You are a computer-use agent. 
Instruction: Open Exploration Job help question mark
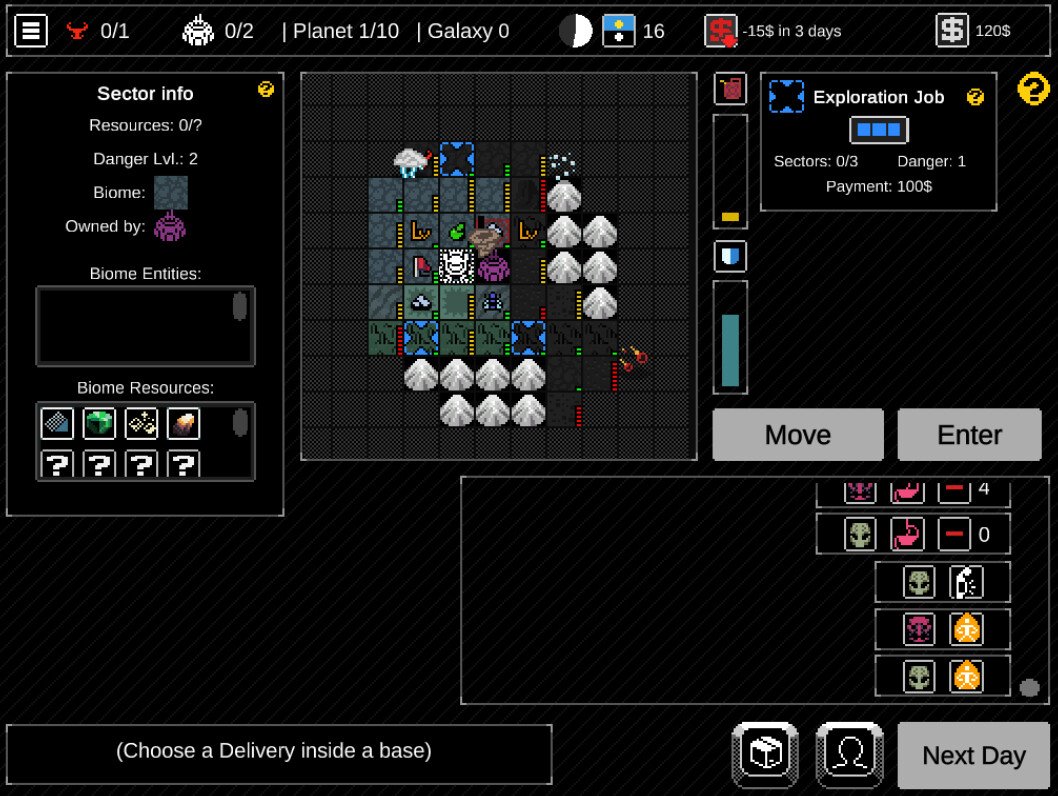(x=975, y=97)
